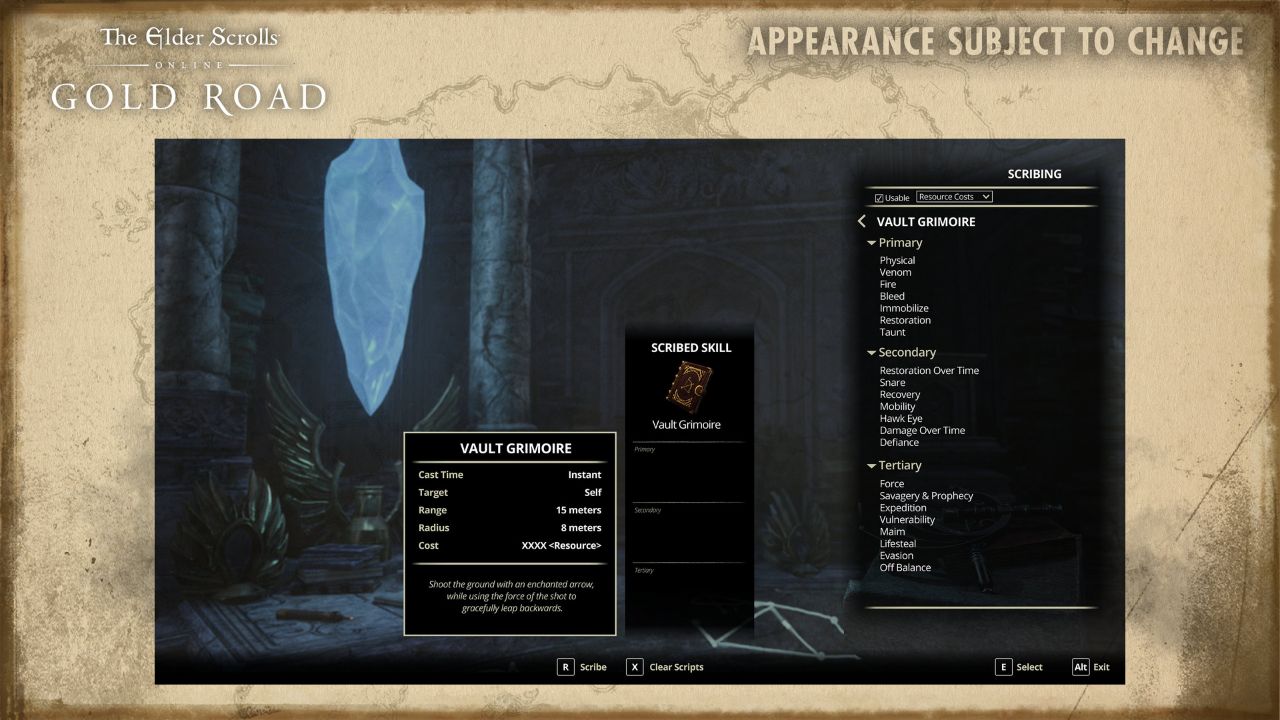Click the back arrow beside Vault Grimoire
Viewport: 1280px width, 720px height.
click(862, 221)
